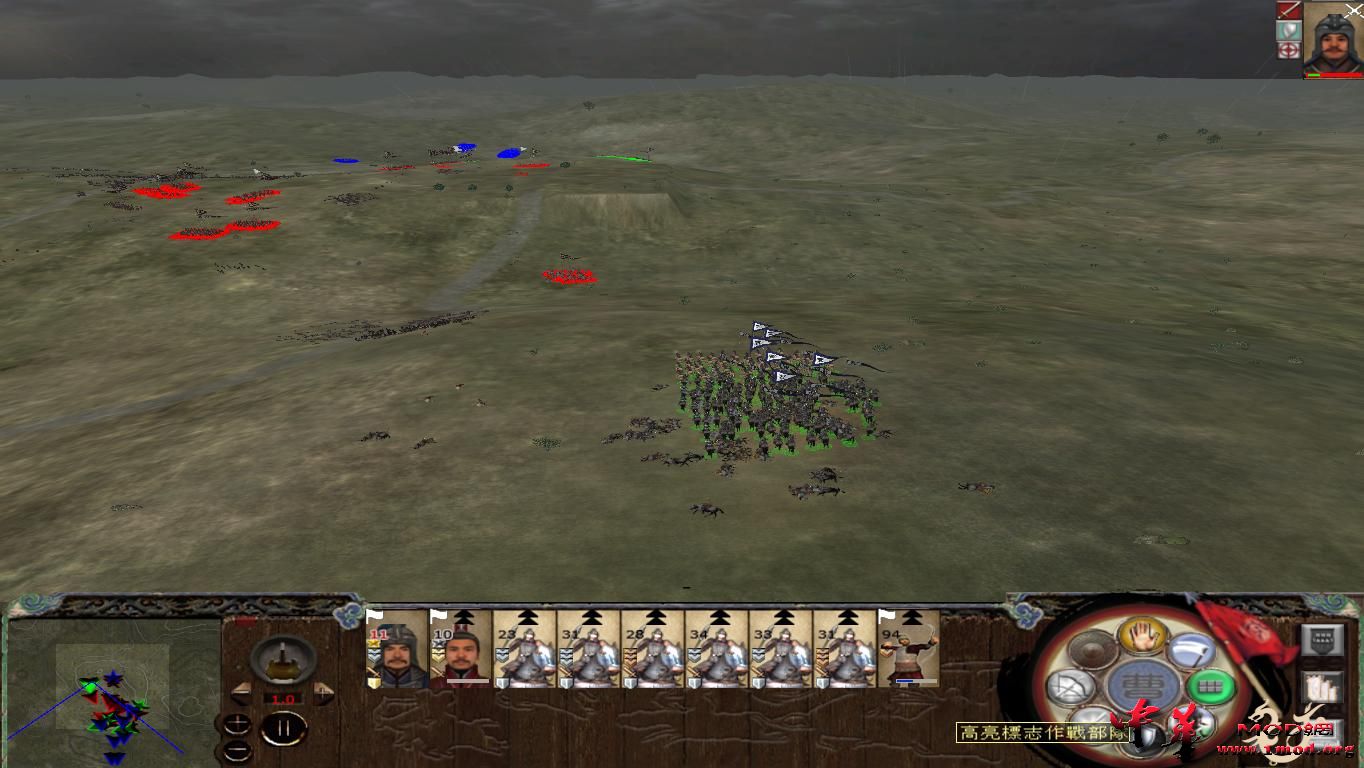Increase battle speed with the right arrow

323,692
